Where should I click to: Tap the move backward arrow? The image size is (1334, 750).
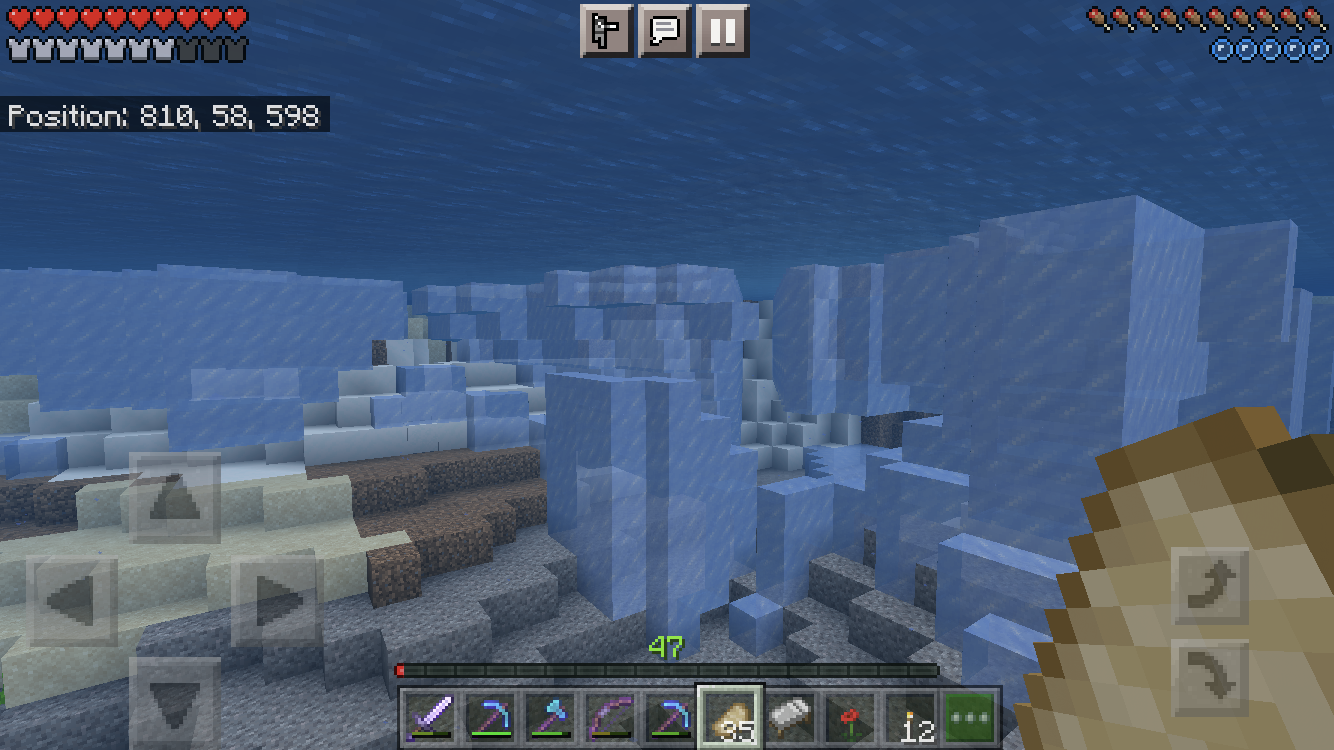[175, 703]
